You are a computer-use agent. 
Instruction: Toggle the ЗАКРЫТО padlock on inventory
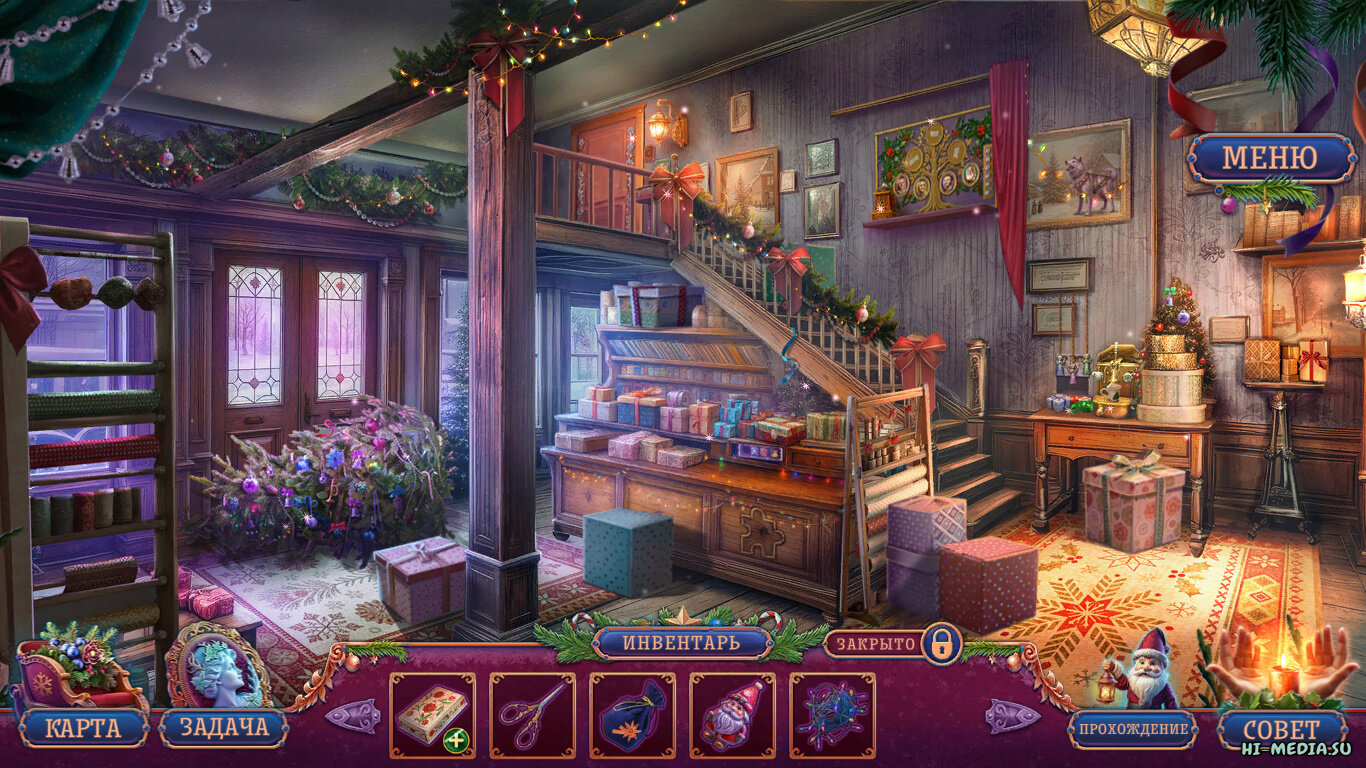pyautogui.click(x=940, y=643)
